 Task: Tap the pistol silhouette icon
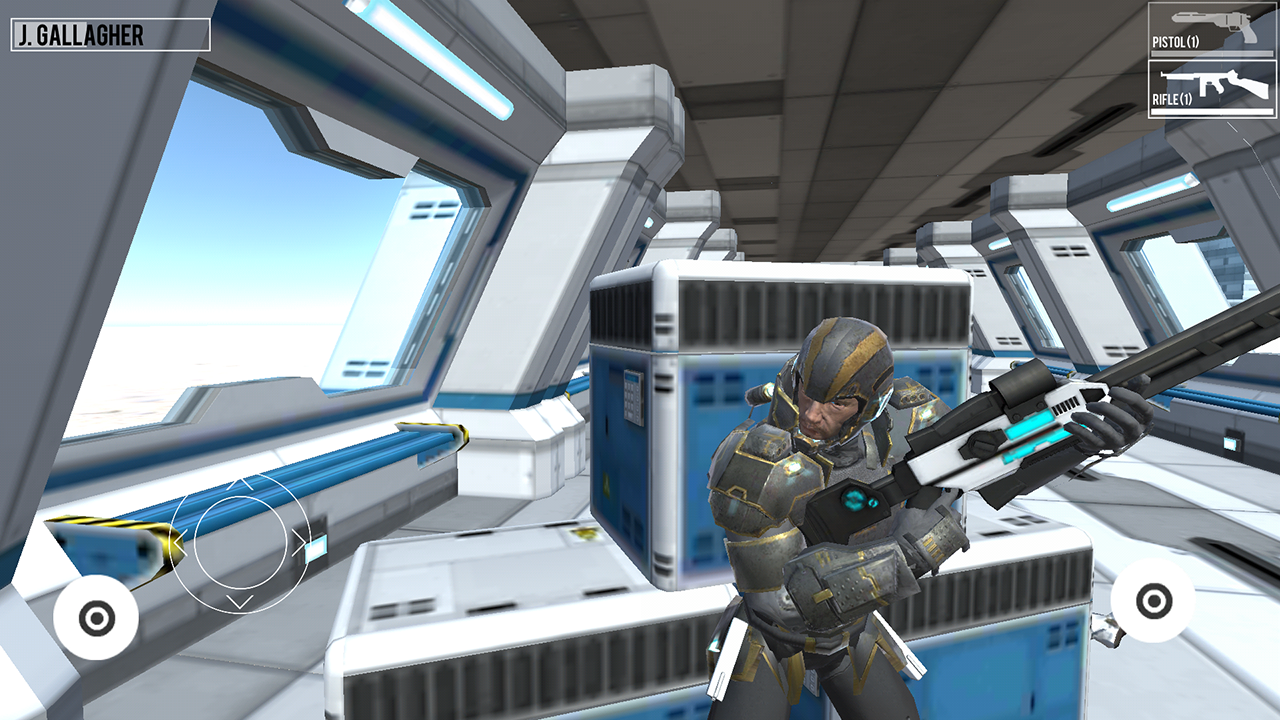(x=1212, y=22)
